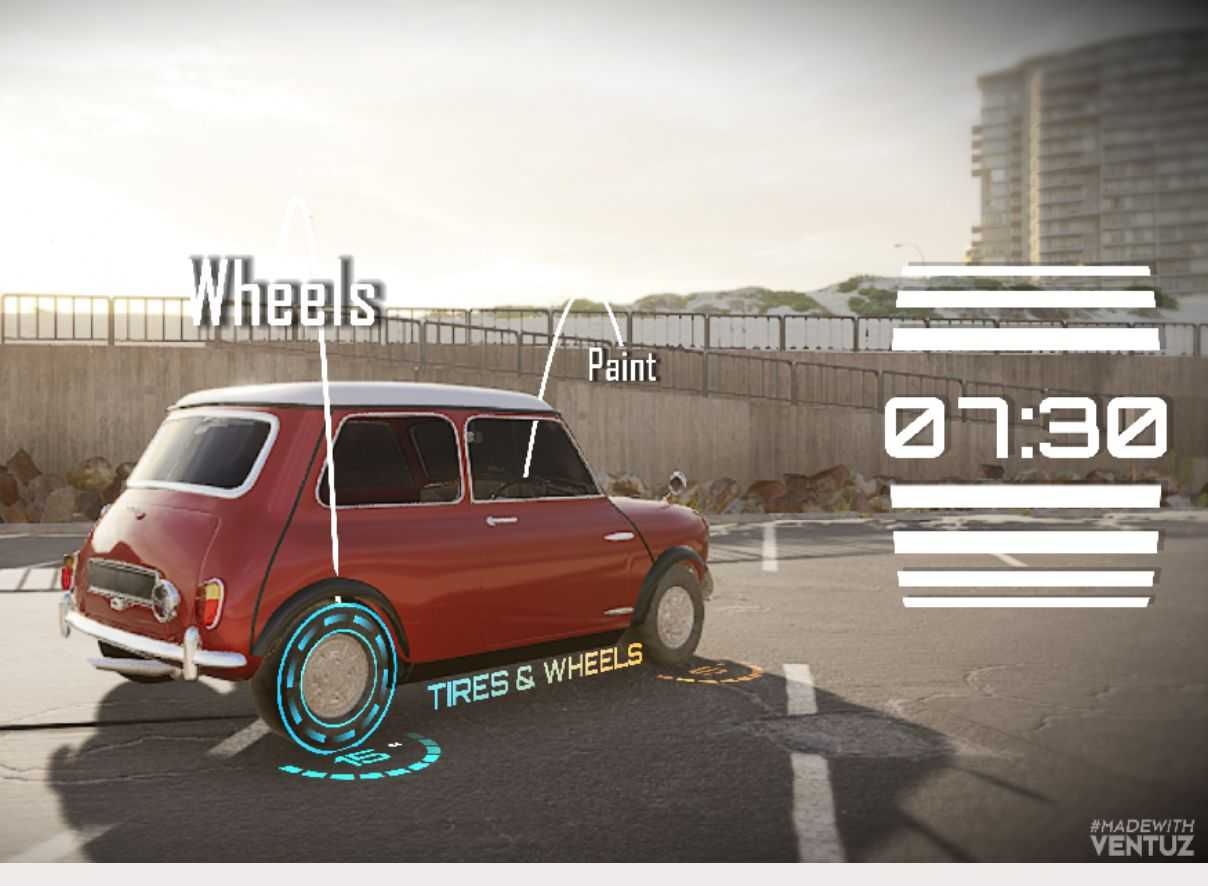This screenshot has height=886, width=1208.
Task: Select the orange ring marker by front wheel
Action: pyautogui.click(x=711, y=673)
